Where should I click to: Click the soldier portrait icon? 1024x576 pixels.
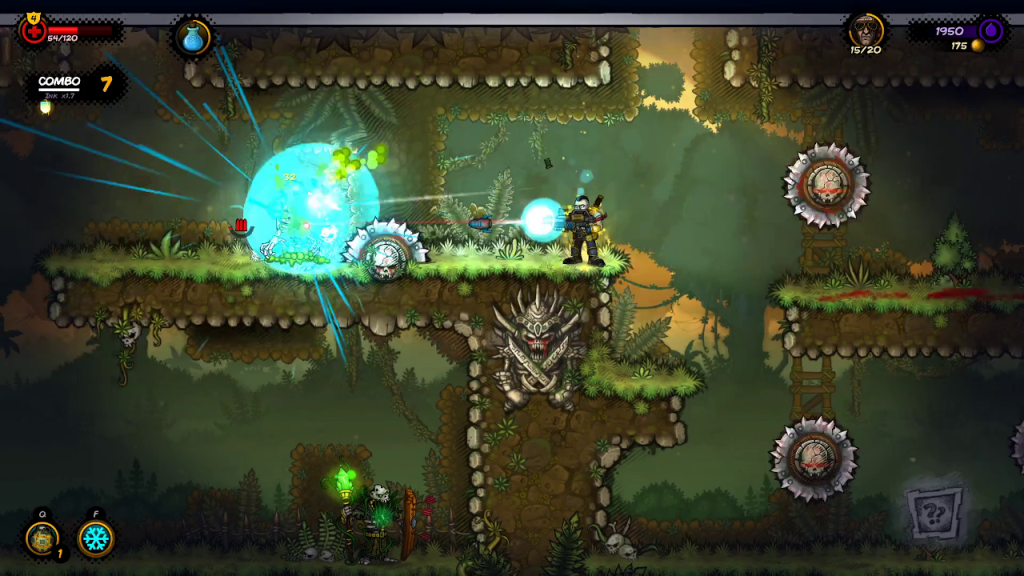pos(865,30)
